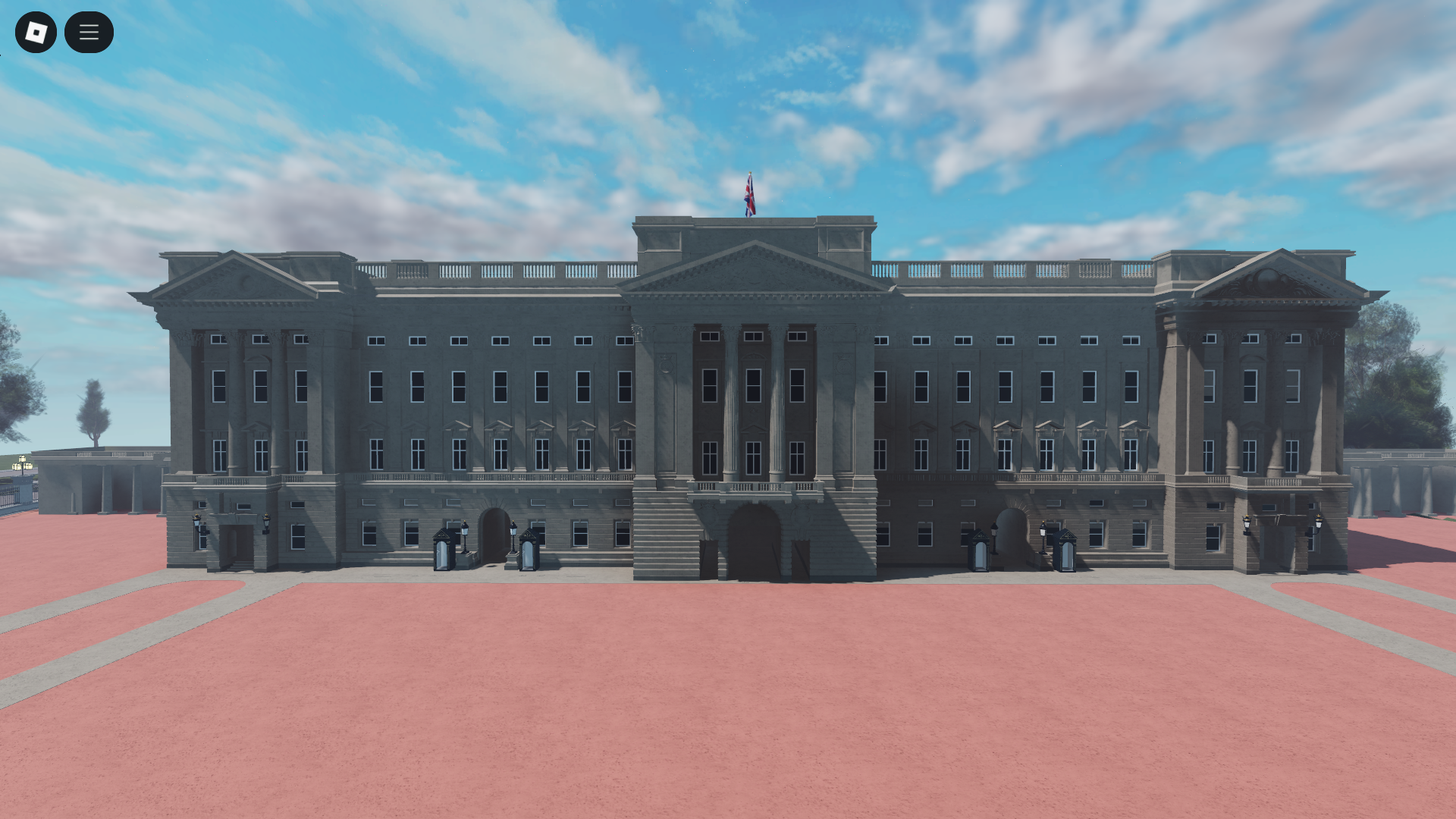Select the lamppost beside the left guard box
1456x819 pixels.
[465, 538]
